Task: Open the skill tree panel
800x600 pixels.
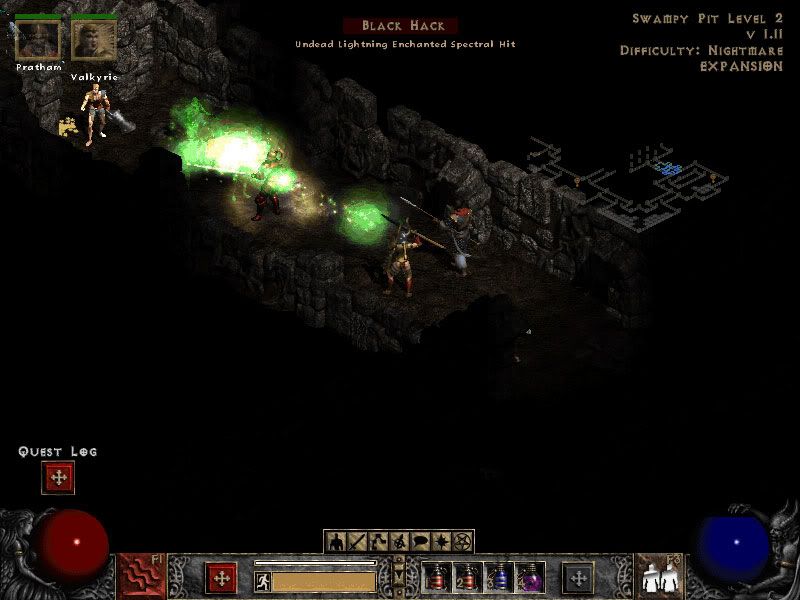Action: (x=379, y=543)
